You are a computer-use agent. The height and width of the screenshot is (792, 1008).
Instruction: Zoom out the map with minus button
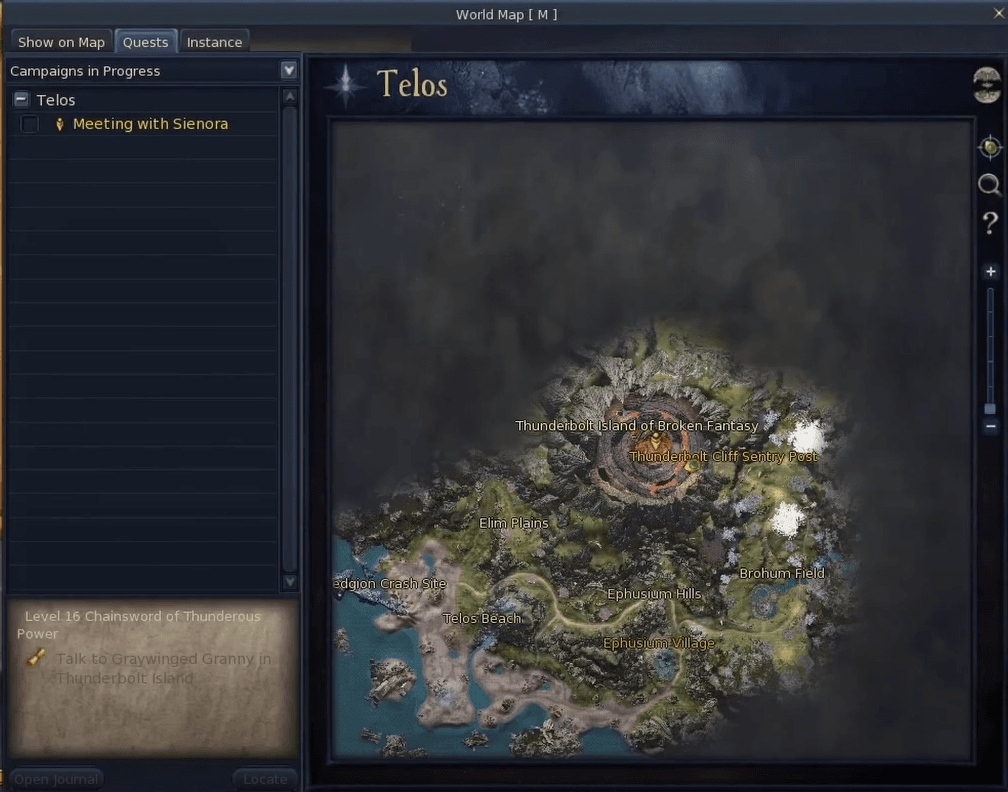pyautogui.click(x=990, y=426)
